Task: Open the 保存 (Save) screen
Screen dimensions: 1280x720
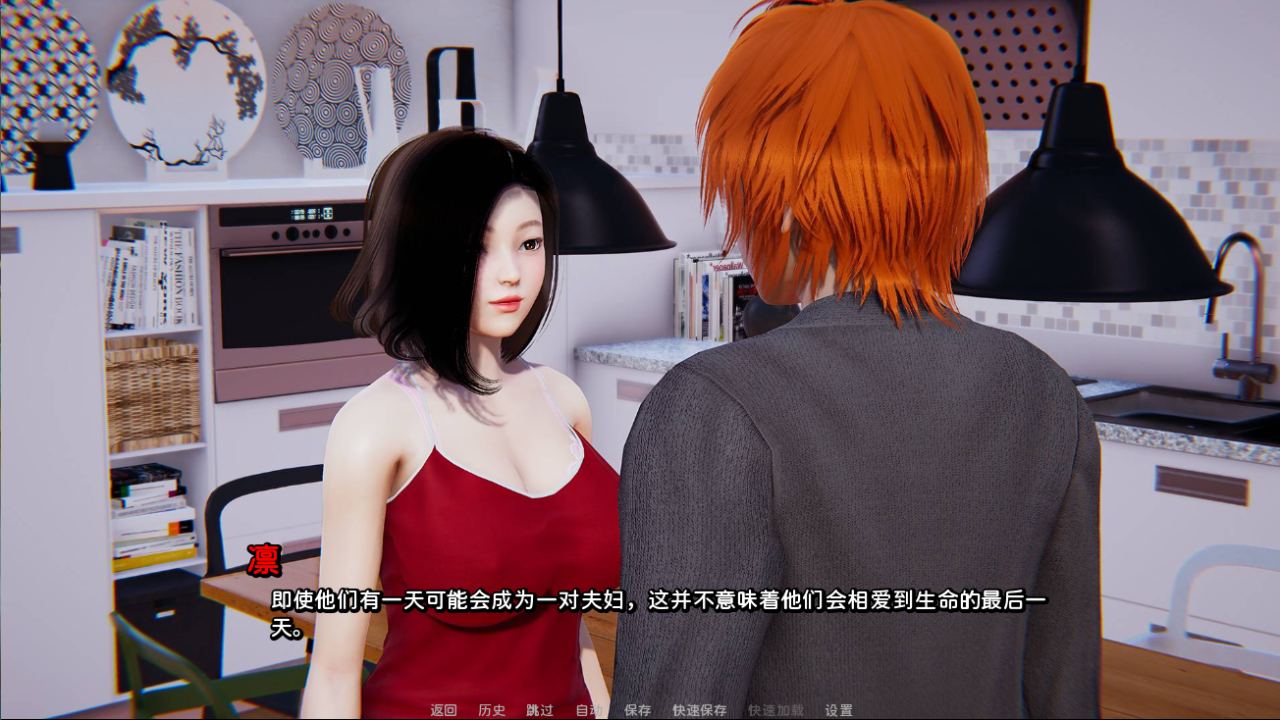Action: pyautogui.click(x=637, y=710)
